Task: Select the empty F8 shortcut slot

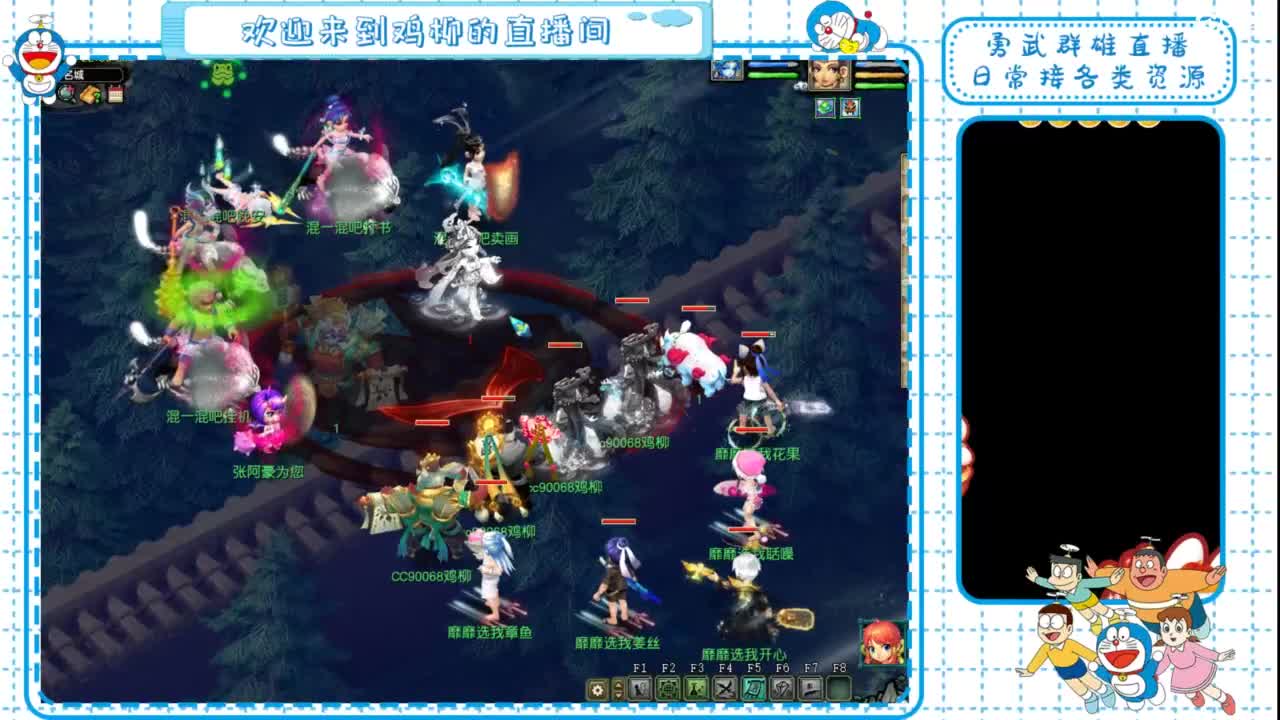Action: (839, 688)
